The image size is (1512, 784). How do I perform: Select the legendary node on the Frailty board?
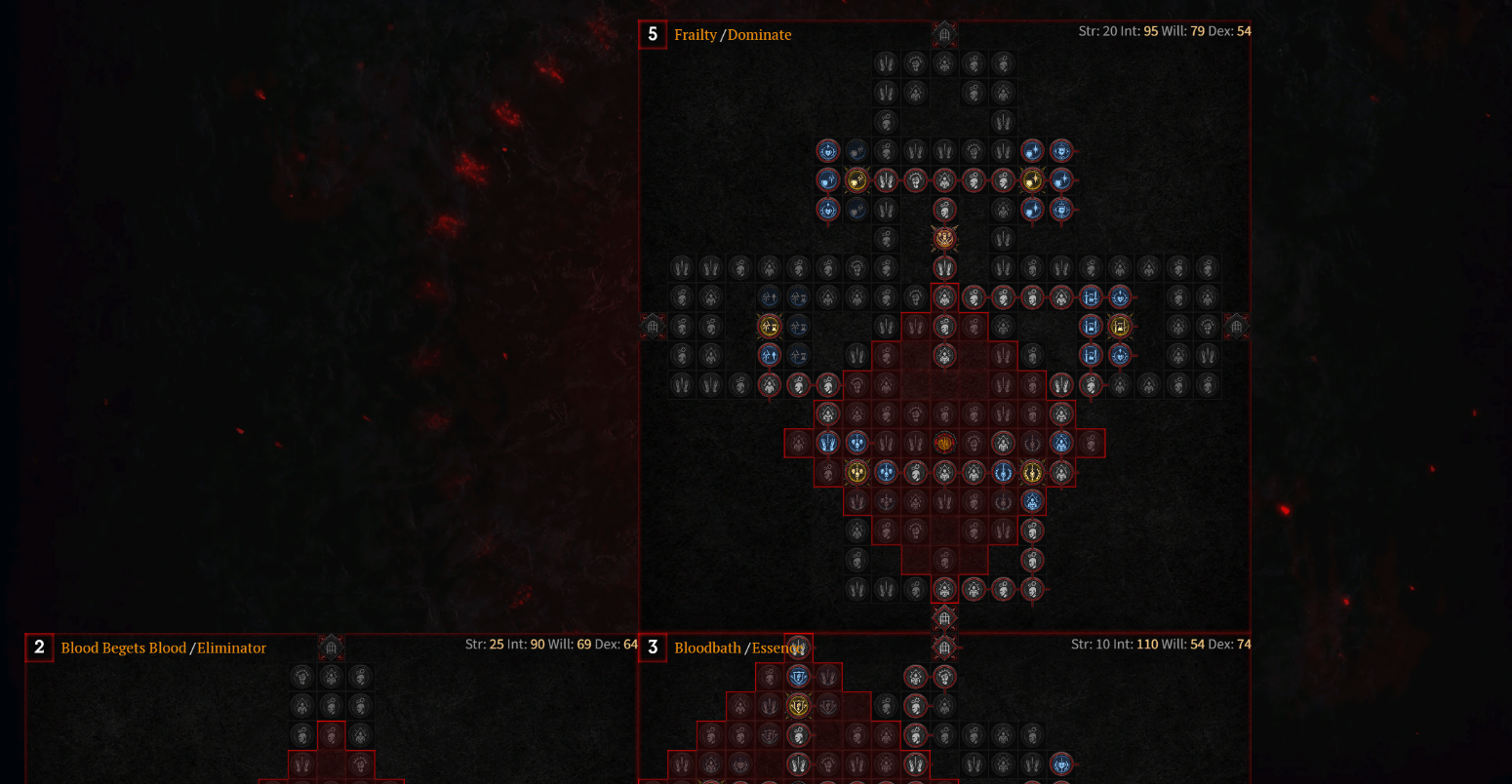[x=942, y=238]
